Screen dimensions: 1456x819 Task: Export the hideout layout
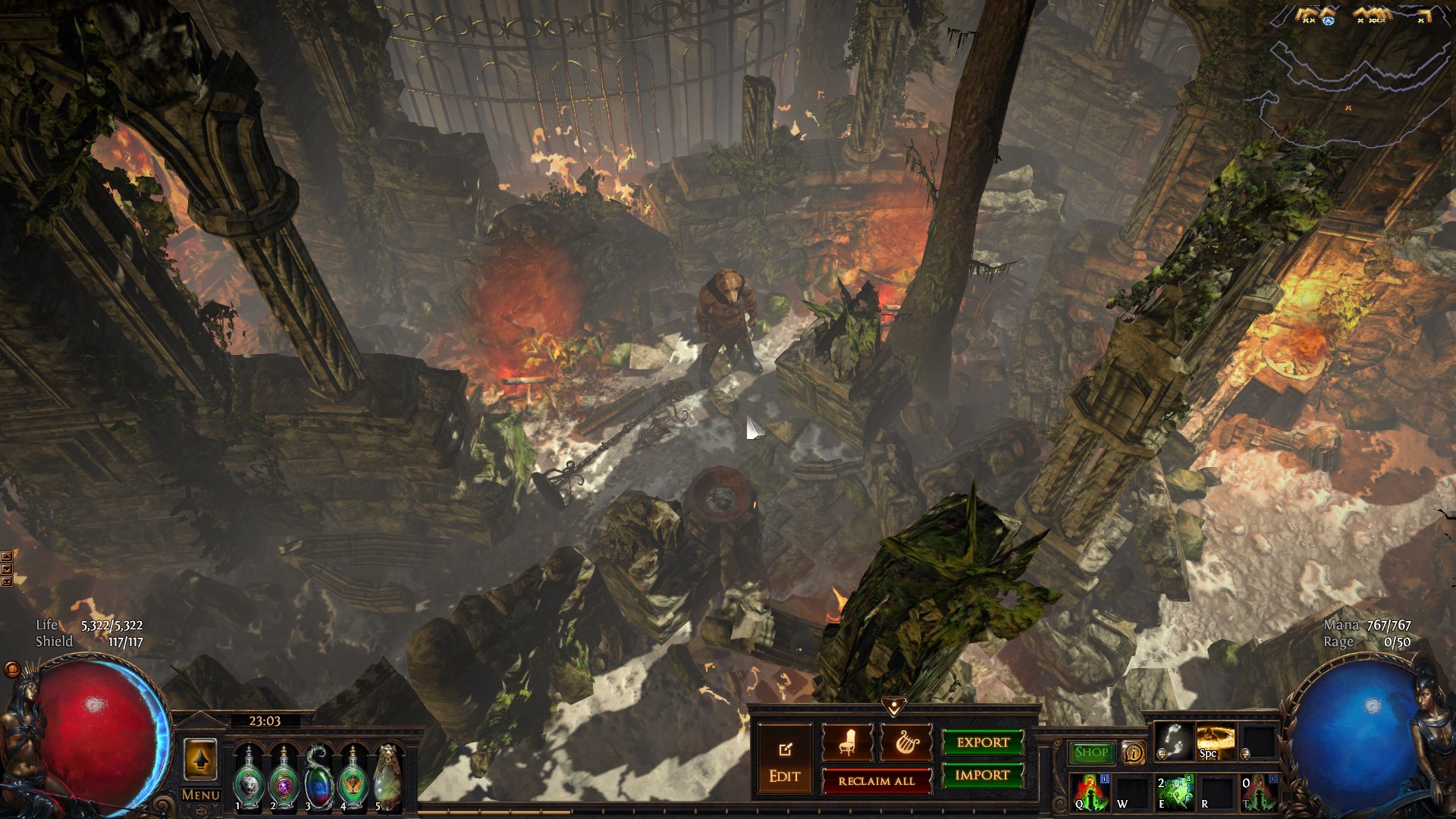pos(983,742)
